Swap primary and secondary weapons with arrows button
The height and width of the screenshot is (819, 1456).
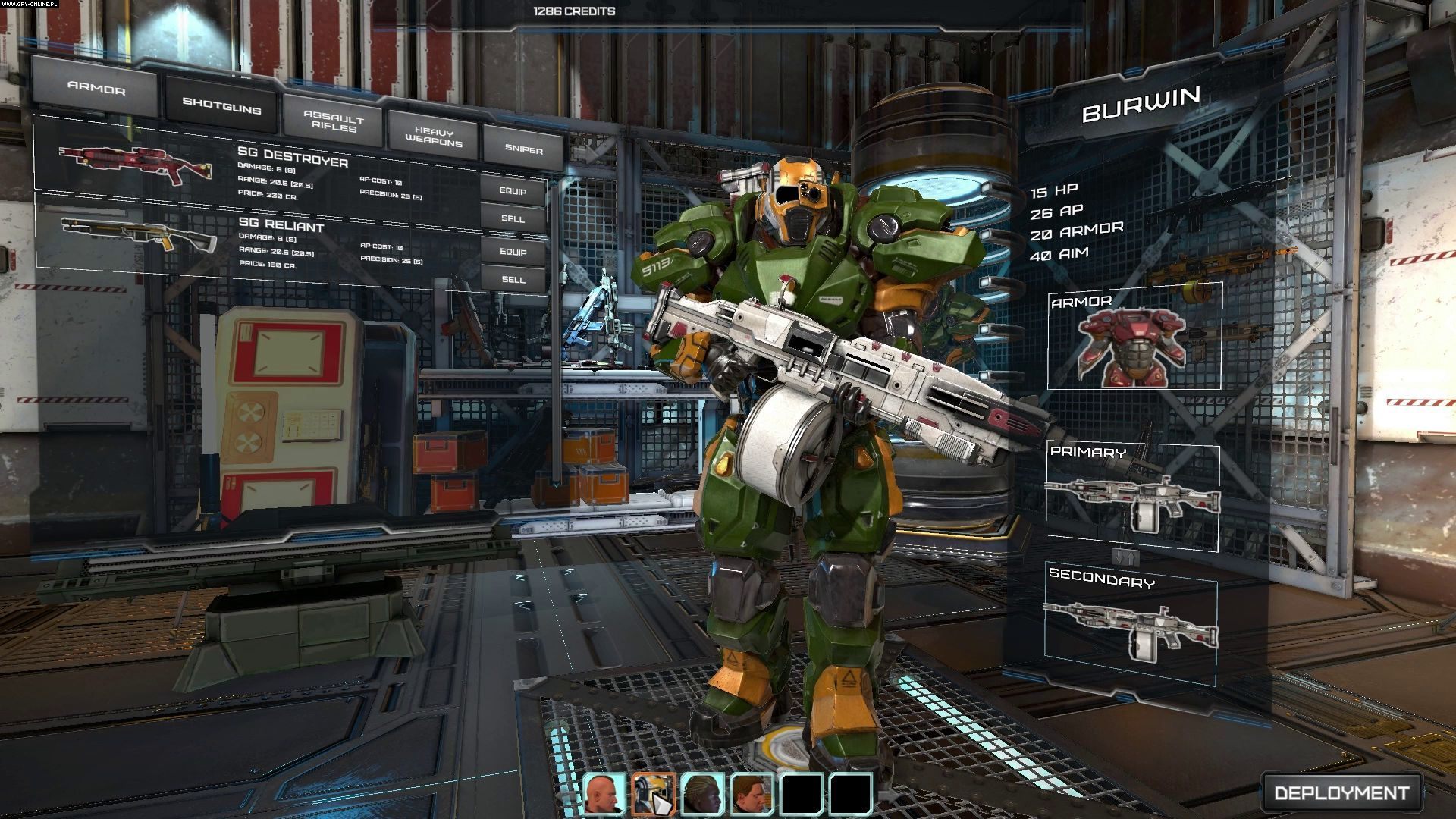pos(1125,557)
